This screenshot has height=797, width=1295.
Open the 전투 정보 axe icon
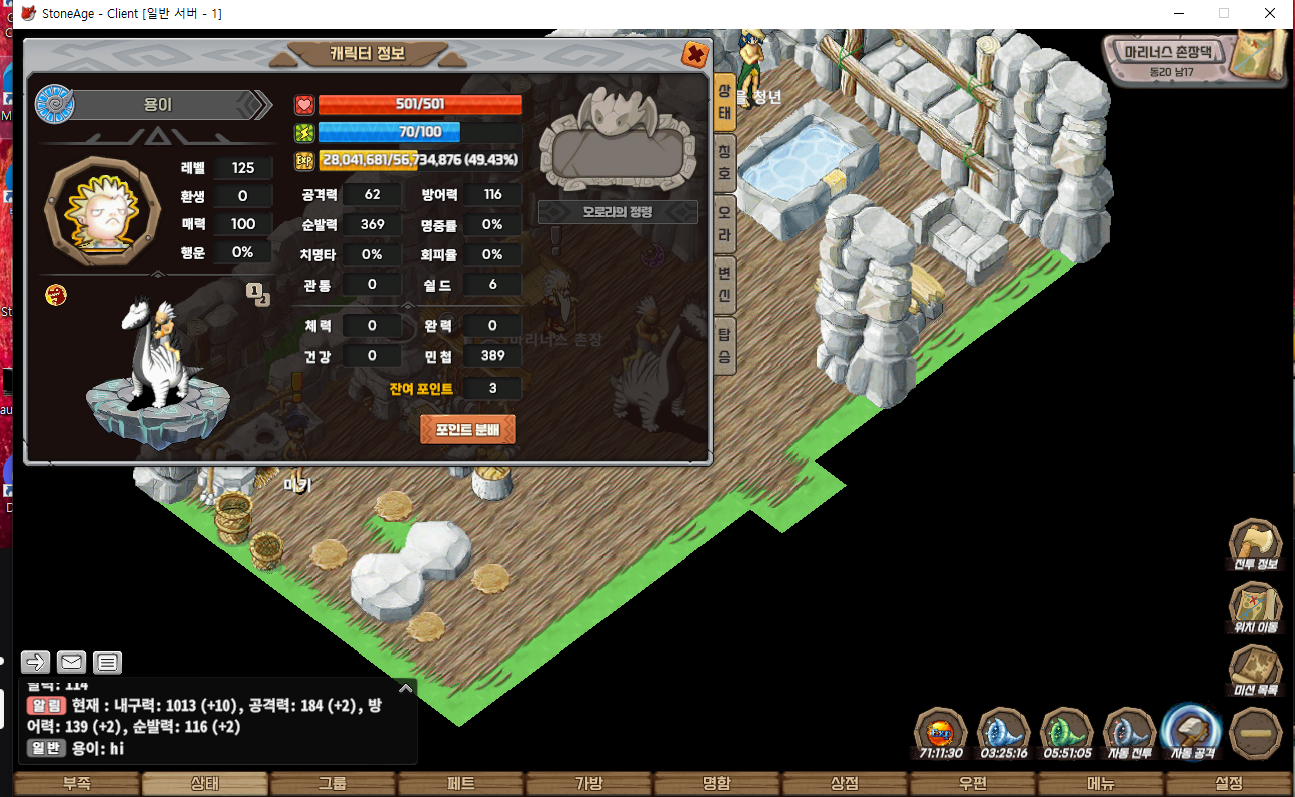point(1255,545)
